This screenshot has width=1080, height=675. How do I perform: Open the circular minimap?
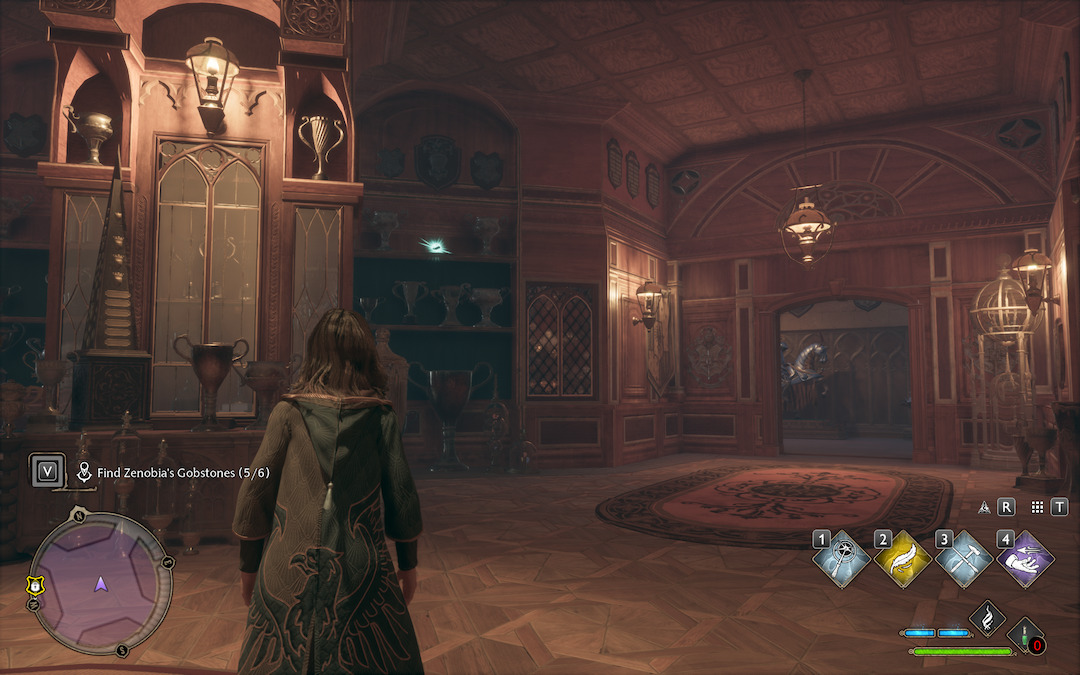98,583
